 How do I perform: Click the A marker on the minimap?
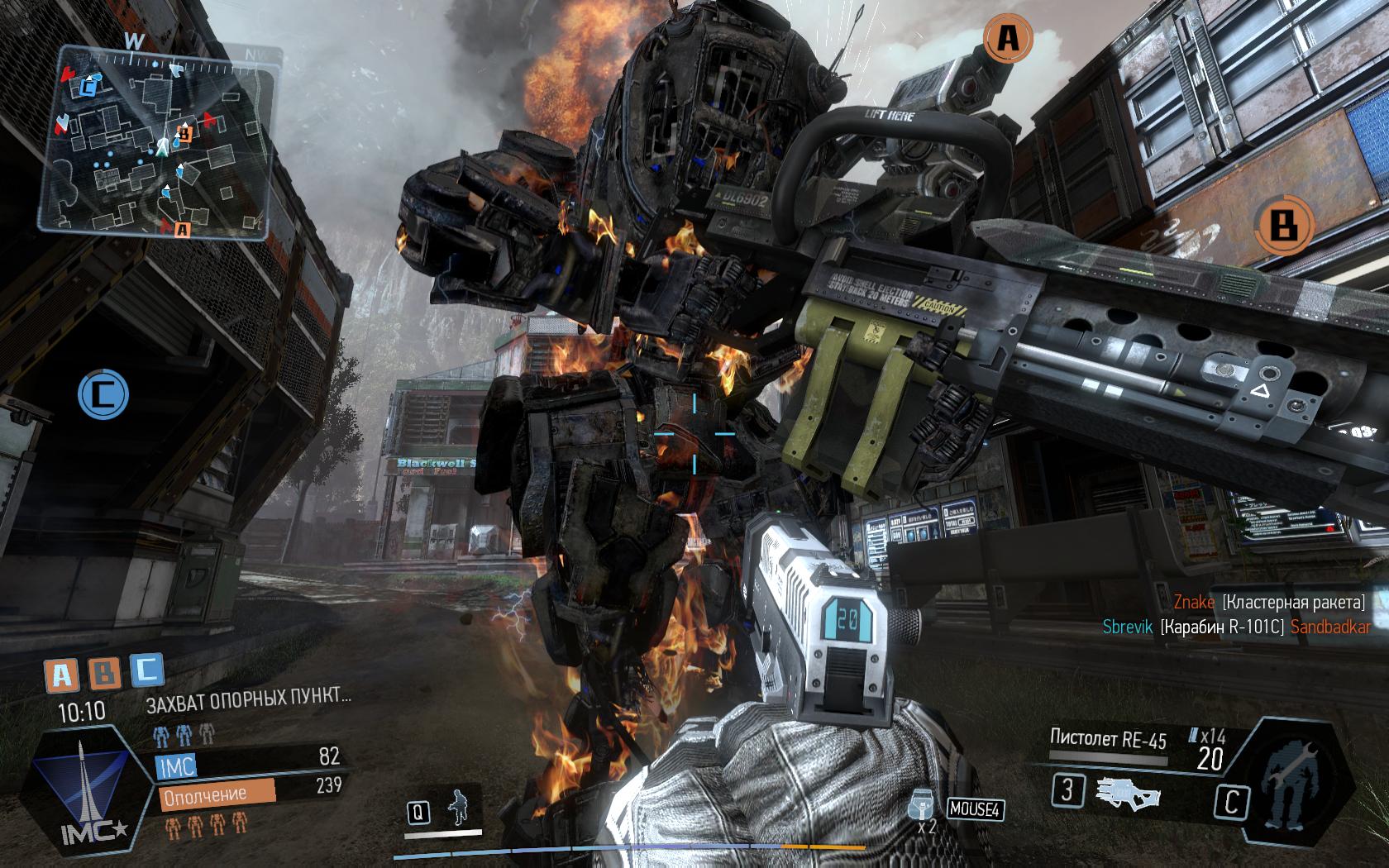(x=183, y=229)
